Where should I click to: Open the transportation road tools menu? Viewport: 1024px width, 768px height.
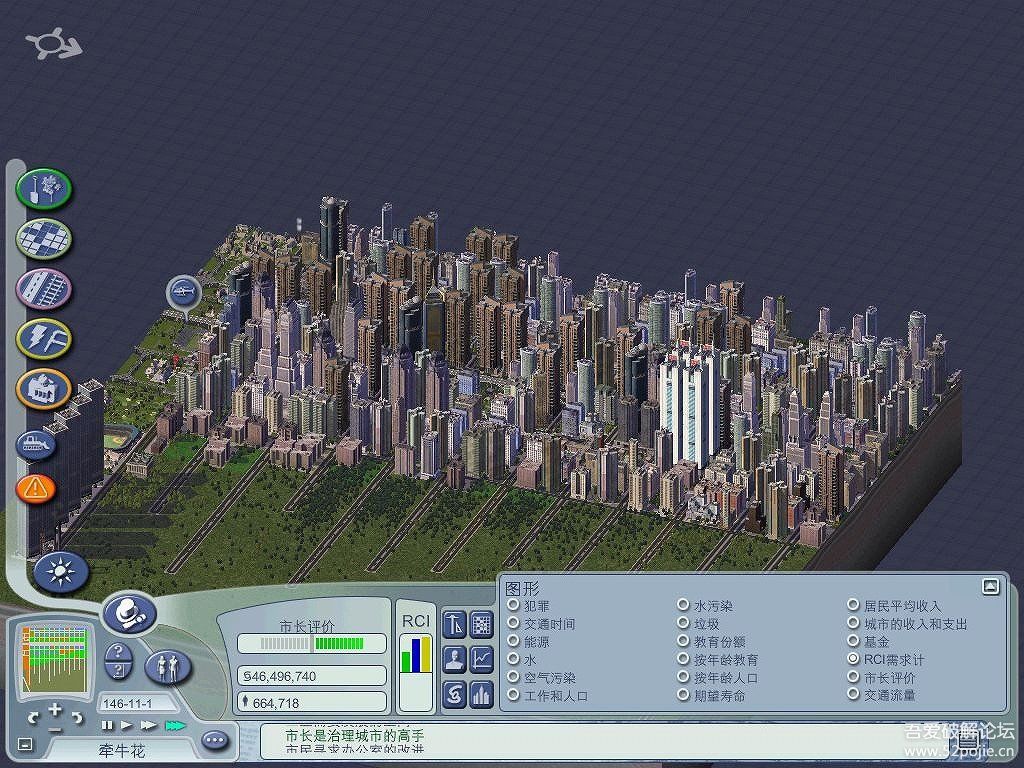coord(44,288)
